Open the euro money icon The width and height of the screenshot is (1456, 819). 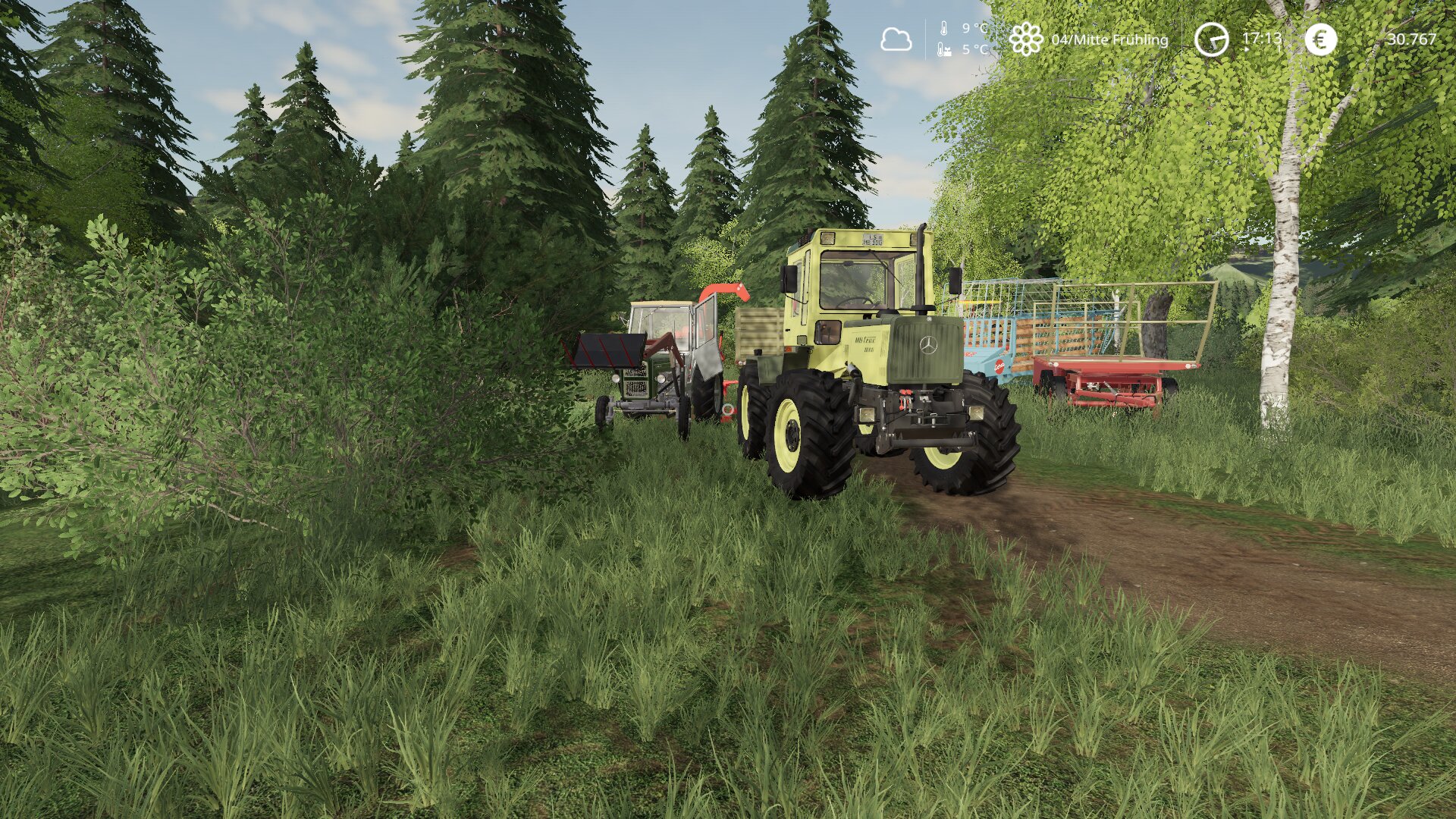1320,39
